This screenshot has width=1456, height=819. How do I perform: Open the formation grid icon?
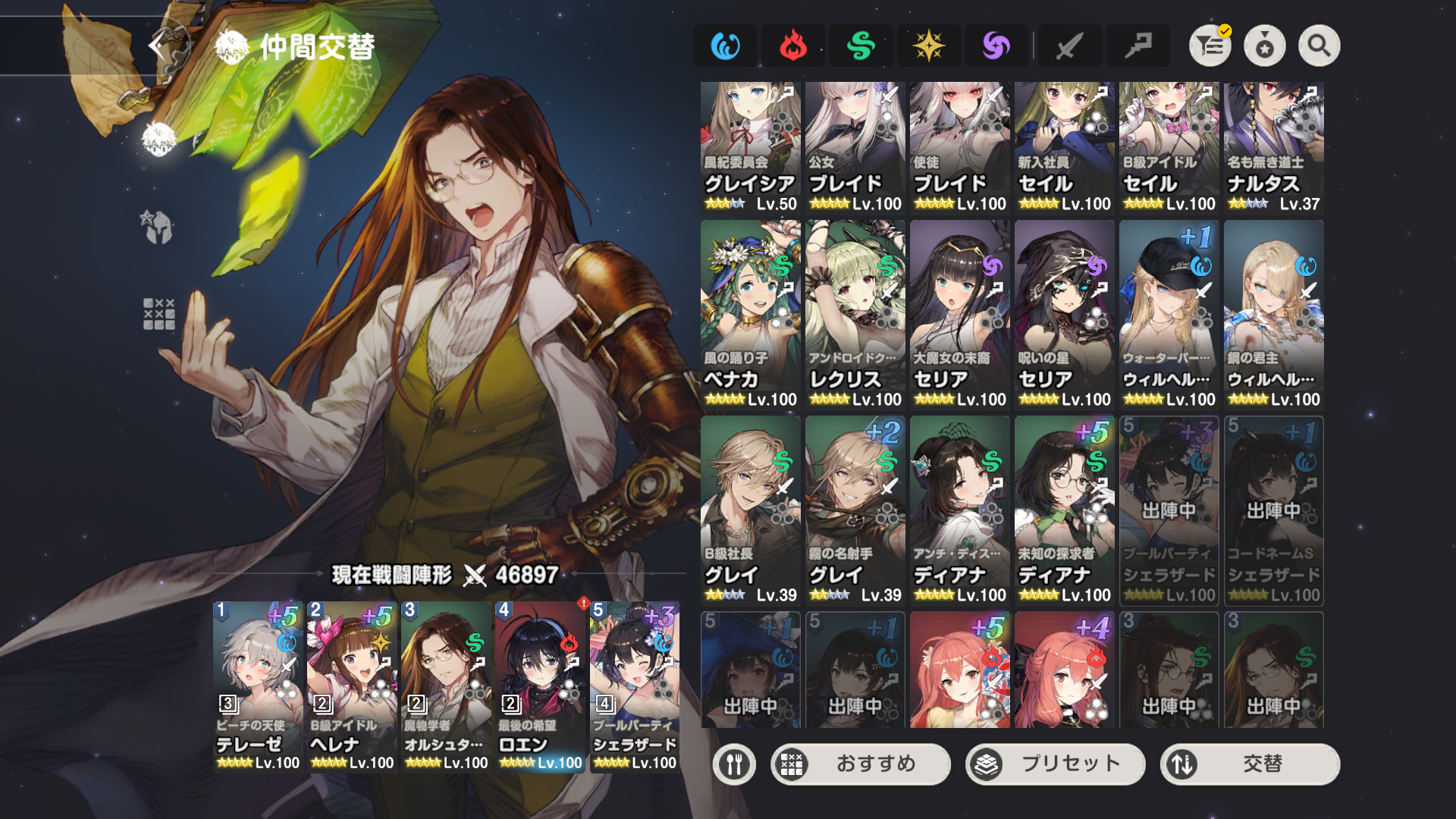(x=158, y=314)
